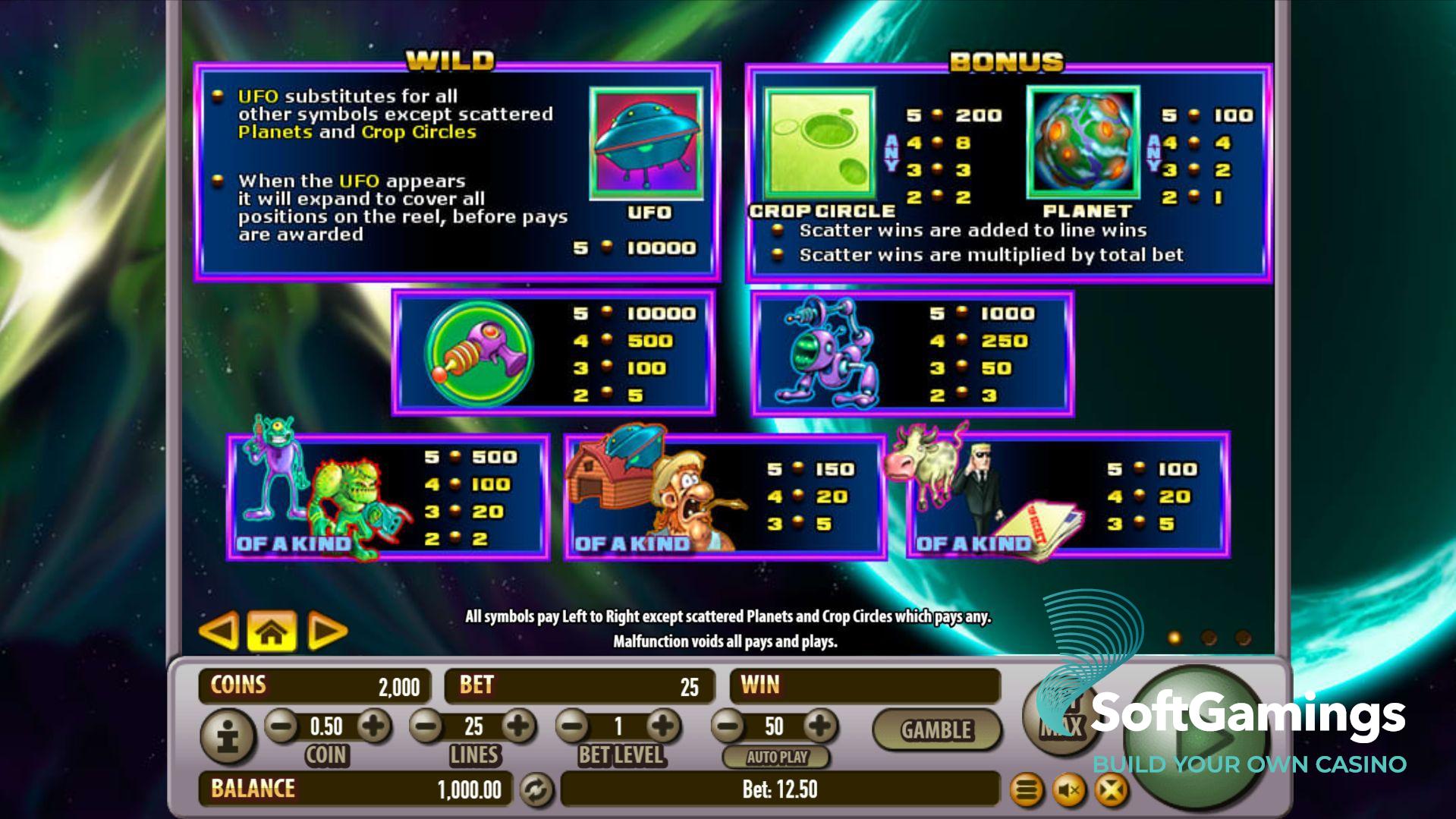
Task: Advance to the next paytable page
Action: [x=327, y=631]
